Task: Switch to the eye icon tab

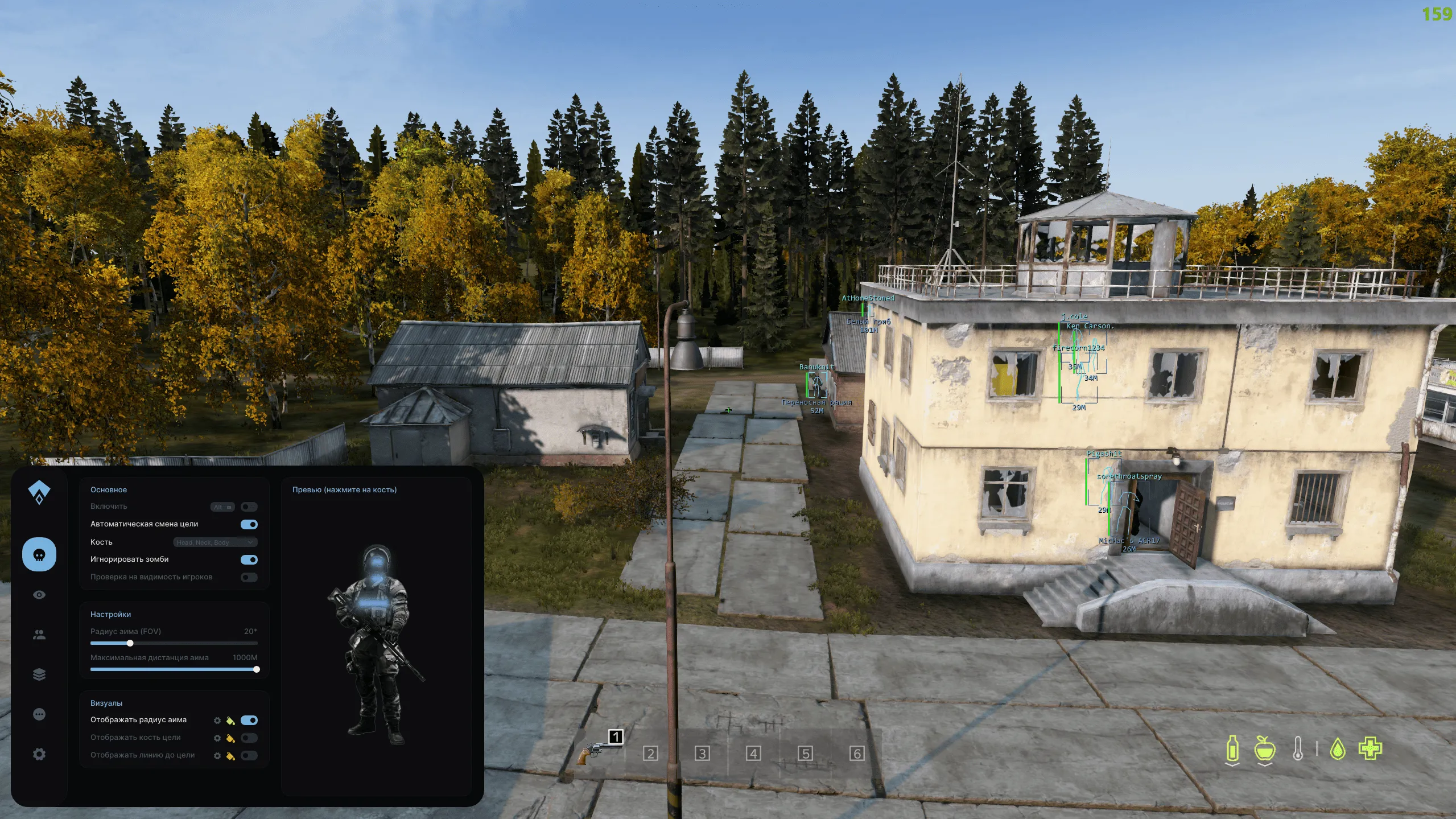Action: (x=39, y=595)
